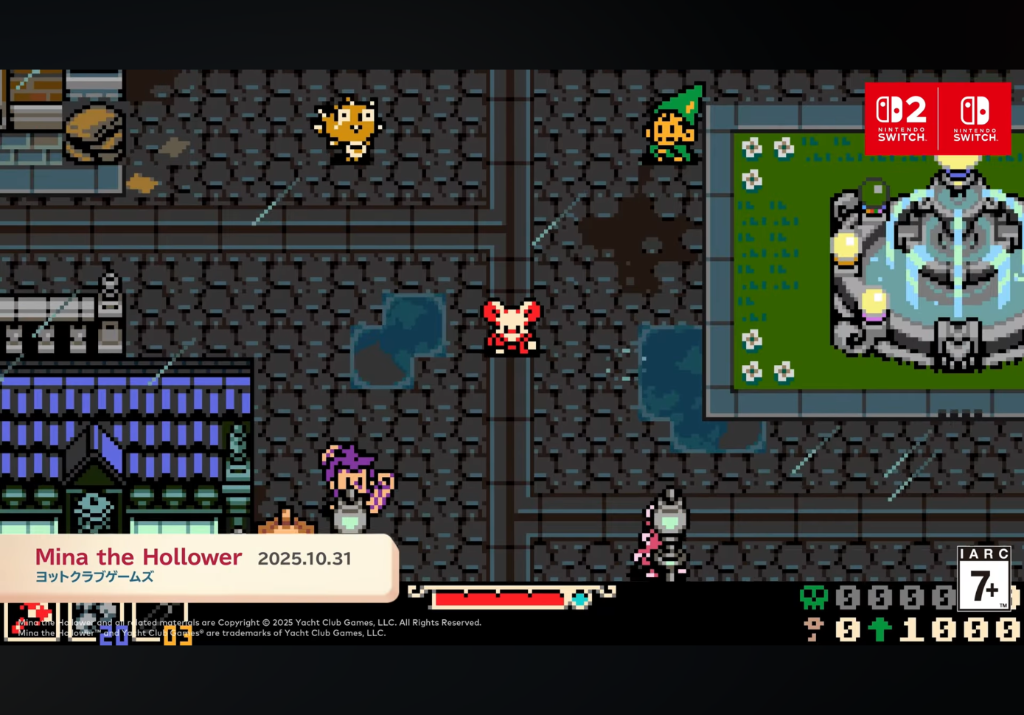This screenshot has height=715, width=1024.
Task: Click the Mina the Hollower title banner
Action: click(x=196, y=566)
